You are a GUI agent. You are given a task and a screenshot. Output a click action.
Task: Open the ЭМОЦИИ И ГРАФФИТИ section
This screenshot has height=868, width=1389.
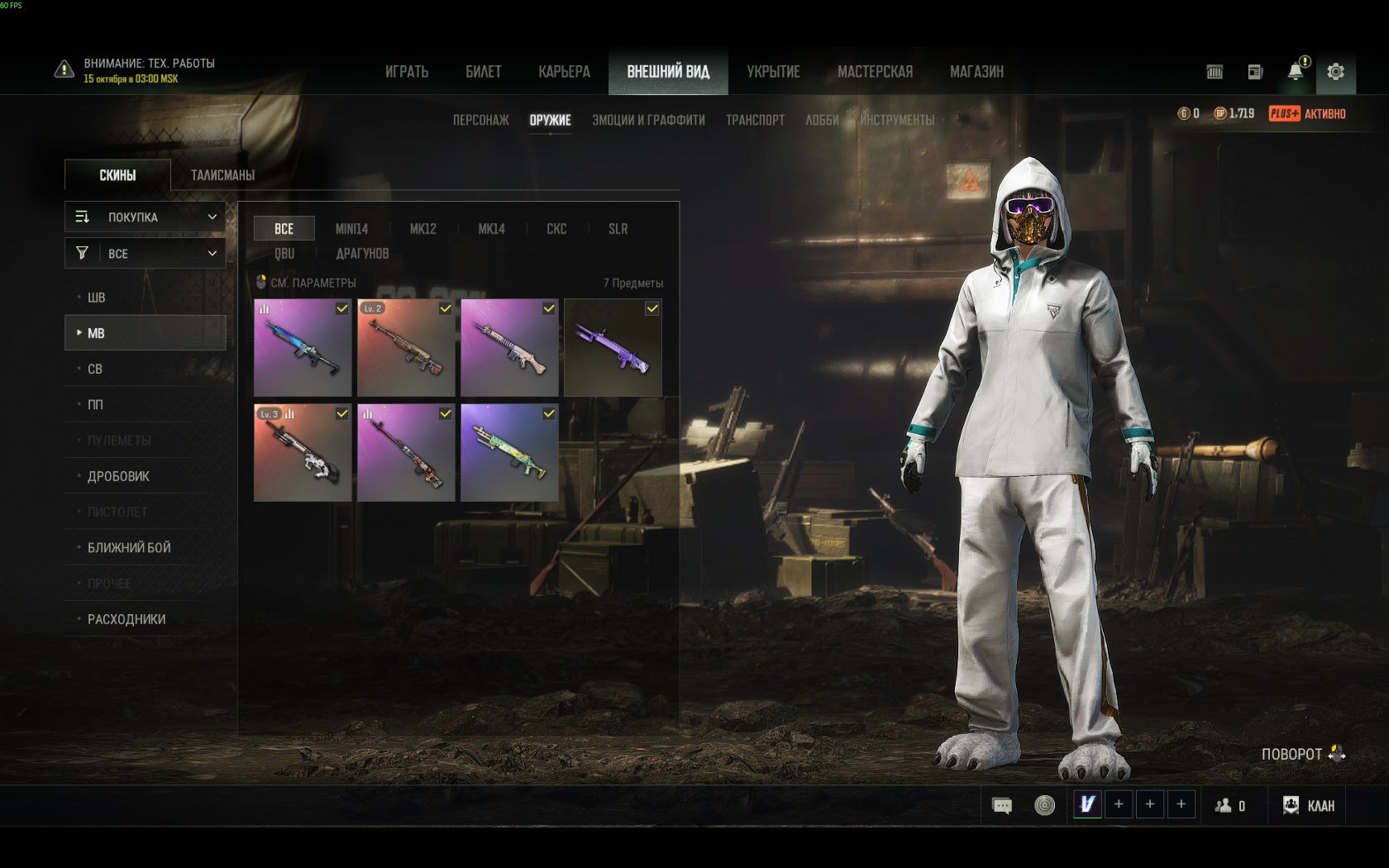(x=648, y=120)
